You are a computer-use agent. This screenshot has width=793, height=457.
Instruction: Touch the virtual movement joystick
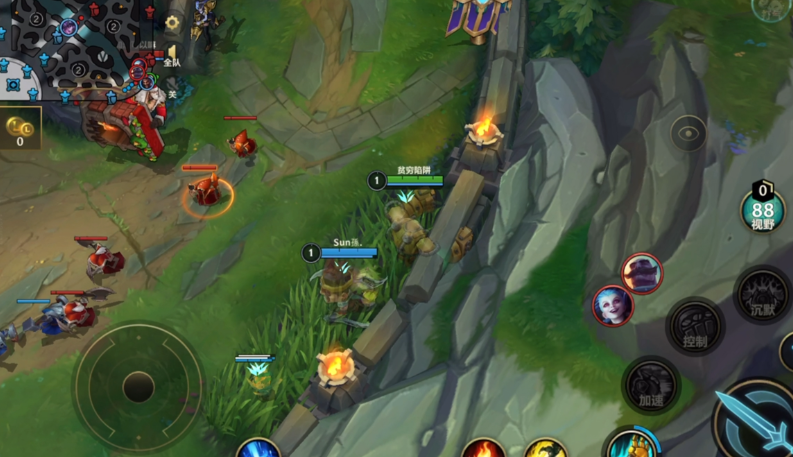click(x=138, y=386)
